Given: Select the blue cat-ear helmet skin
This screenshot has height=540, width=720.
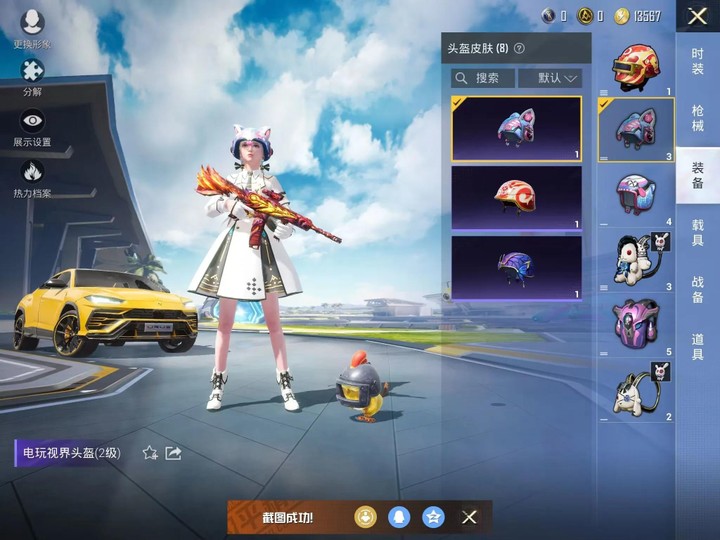Looking at the screenshot, I should 516,128.
